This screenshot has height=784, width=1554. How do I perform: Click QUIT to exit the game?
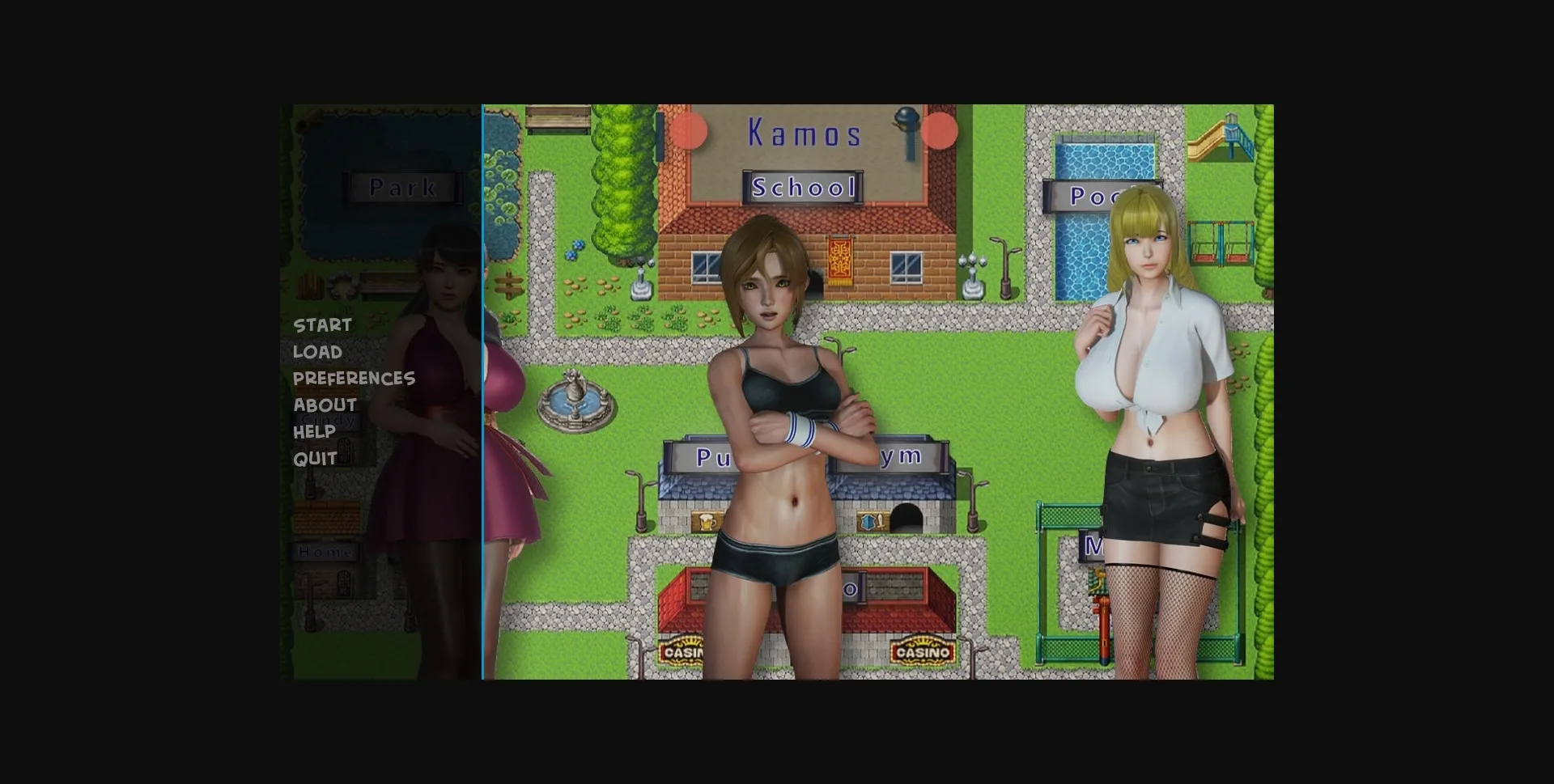(315, 458)
